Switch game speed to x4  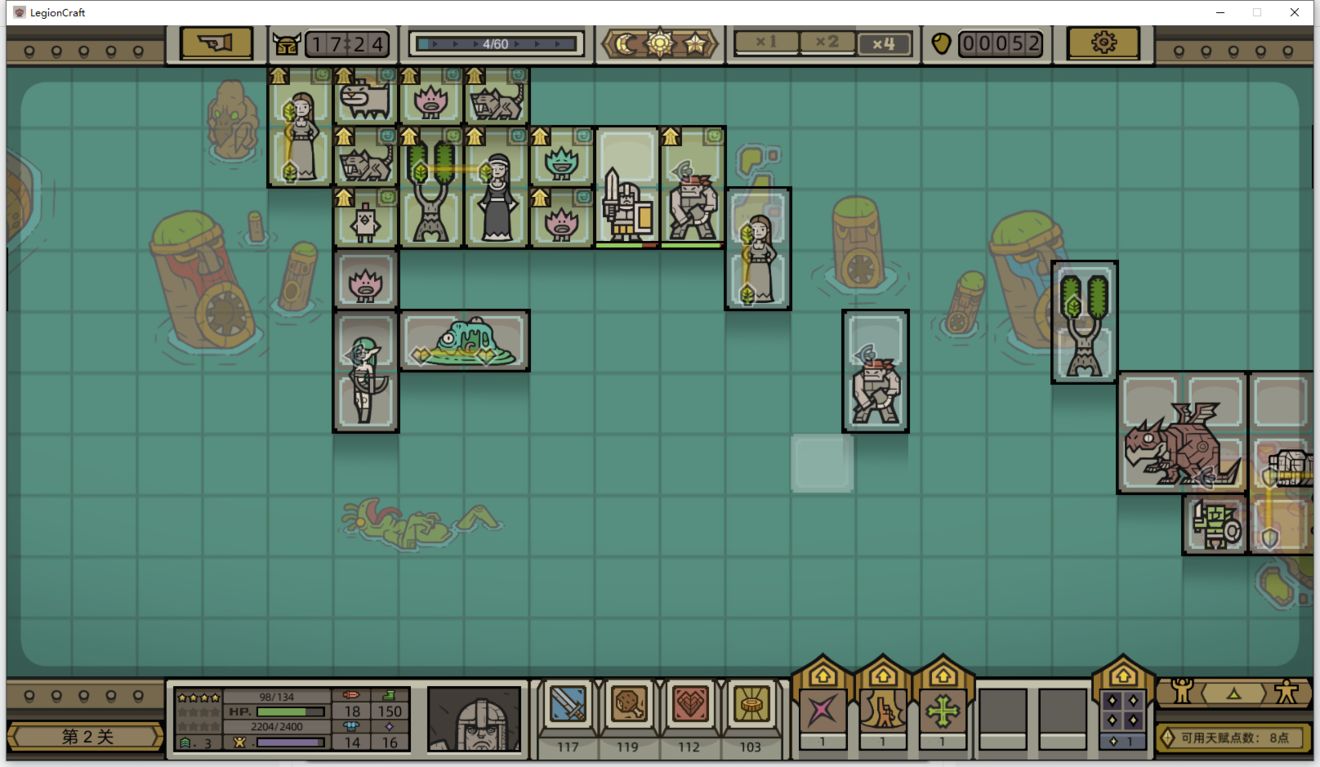(884, 43)
